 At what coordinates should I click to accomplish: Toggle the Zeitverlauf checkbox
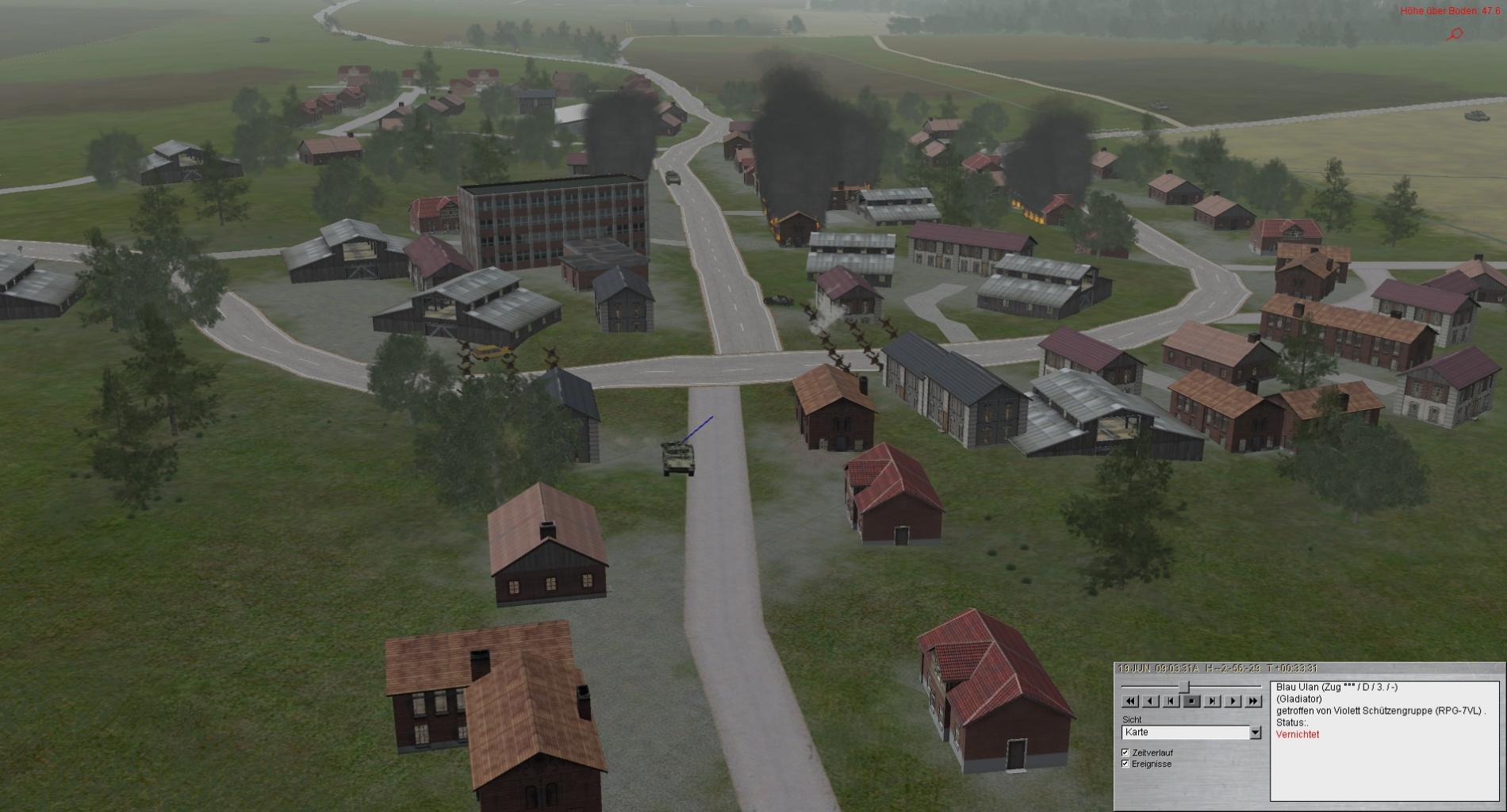tap(1125, 753)
